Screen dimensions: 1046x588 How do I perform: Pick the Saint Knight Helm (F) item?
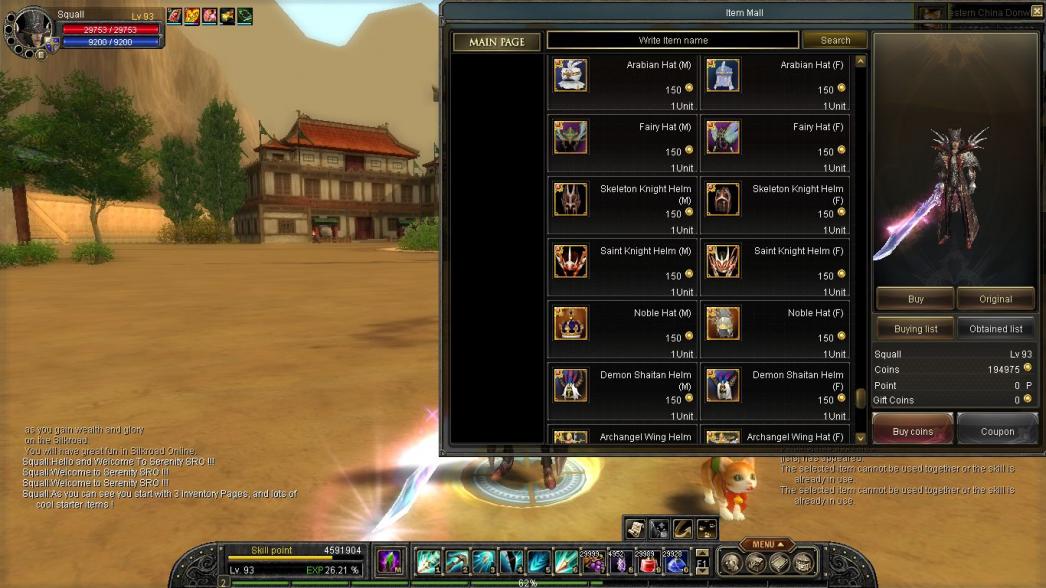723,262
